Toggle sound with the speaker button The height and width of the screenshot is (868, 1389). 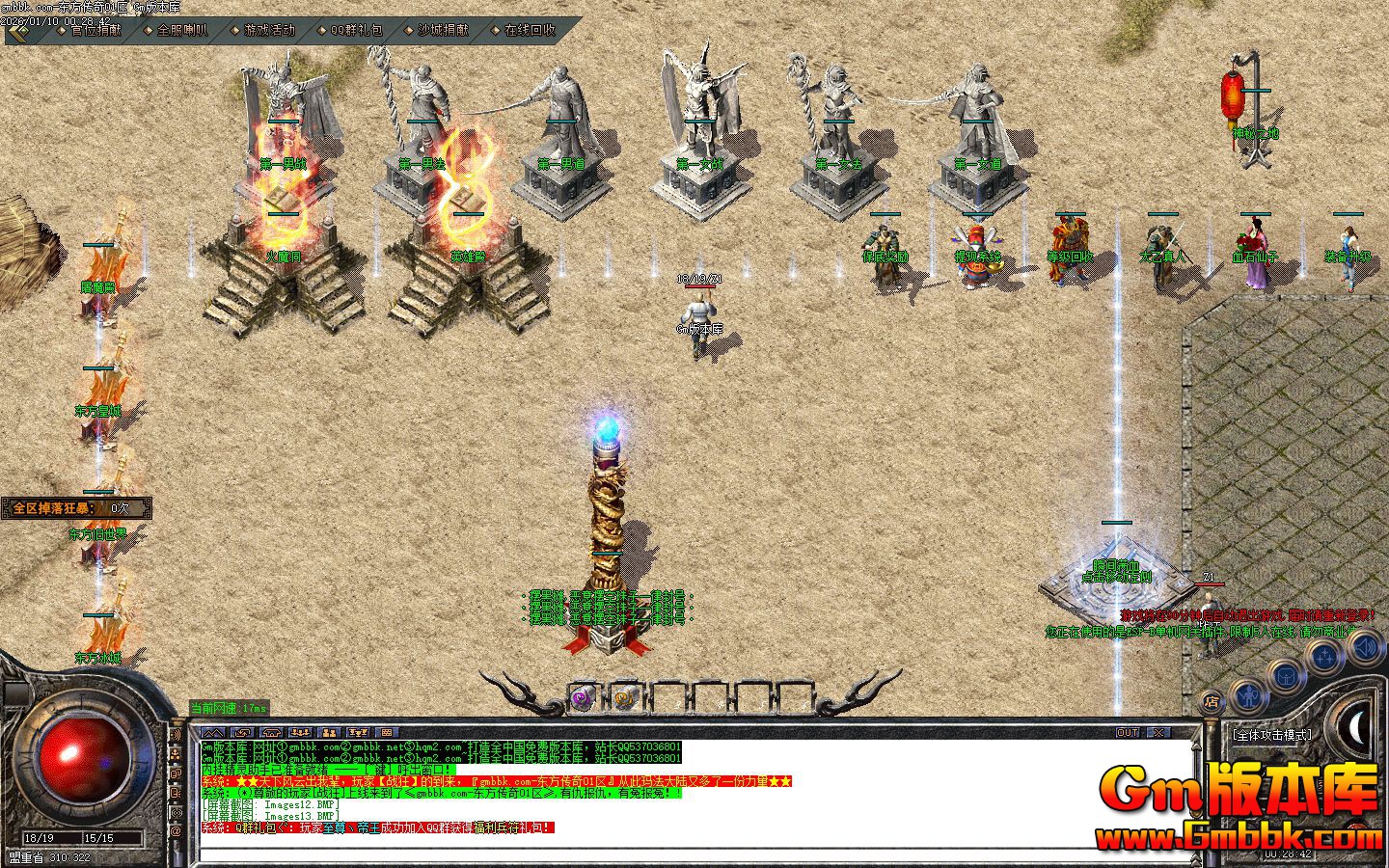[x=1365, y=646]
